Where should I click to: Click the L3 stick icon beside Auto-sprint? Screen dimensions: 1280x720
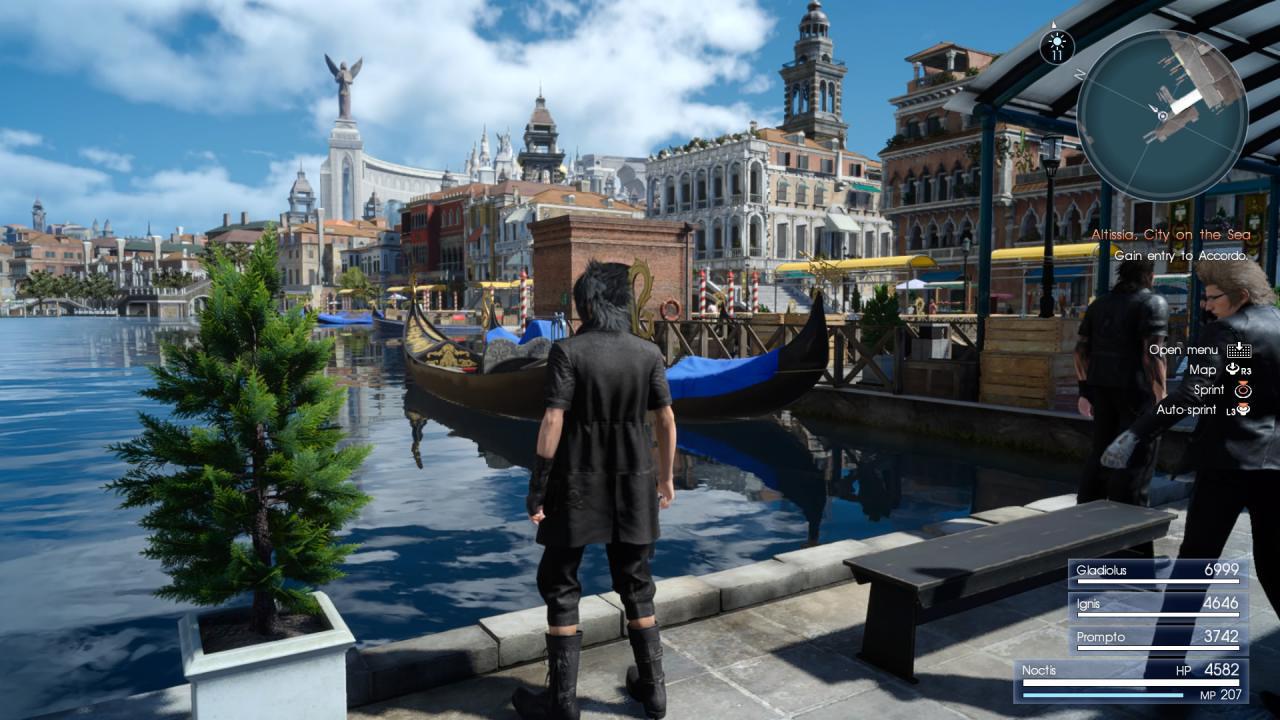(1239, 410)
